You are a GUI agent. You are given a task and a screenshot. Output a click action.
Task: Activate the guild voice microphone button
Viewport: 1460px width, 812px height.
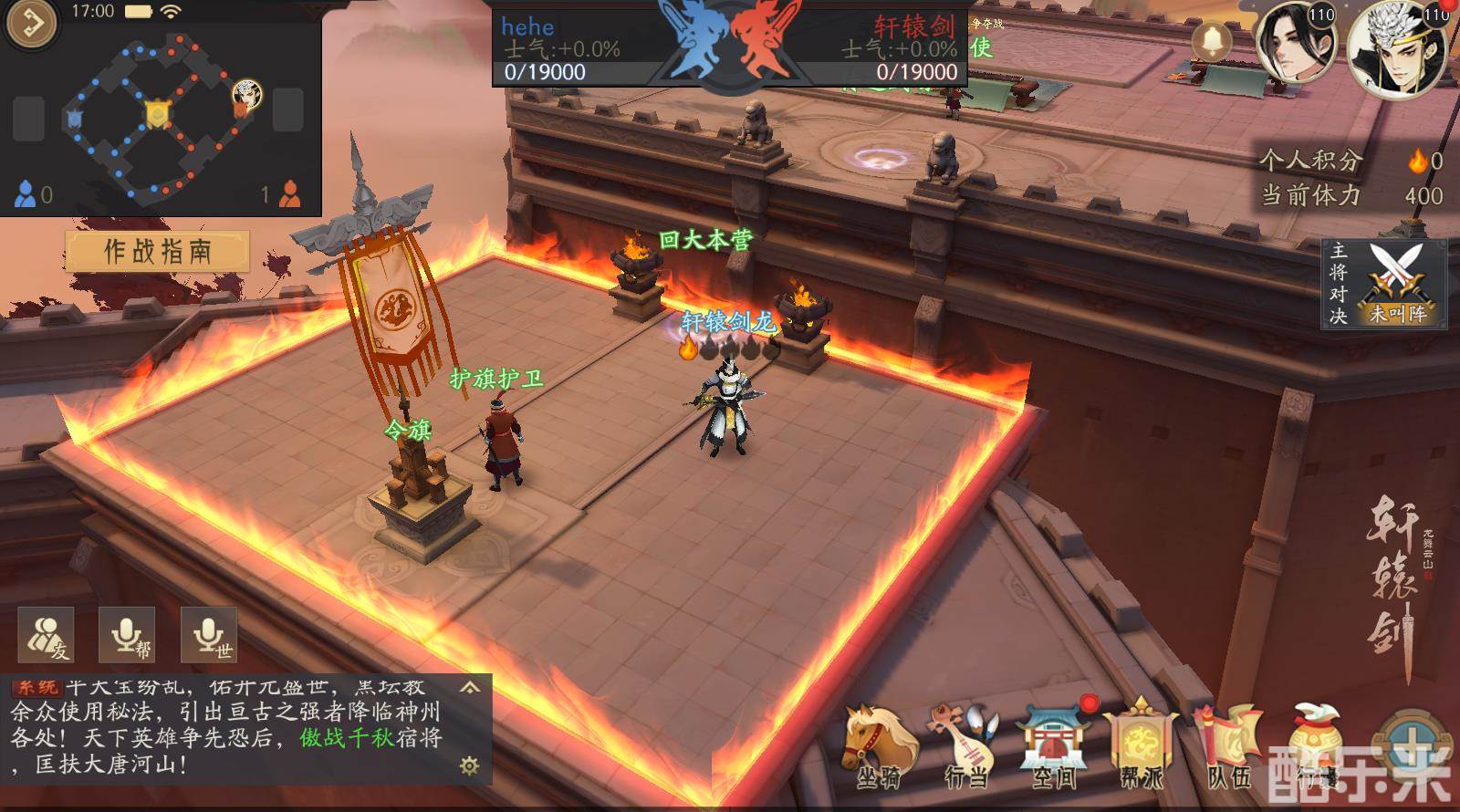(127, 634)
